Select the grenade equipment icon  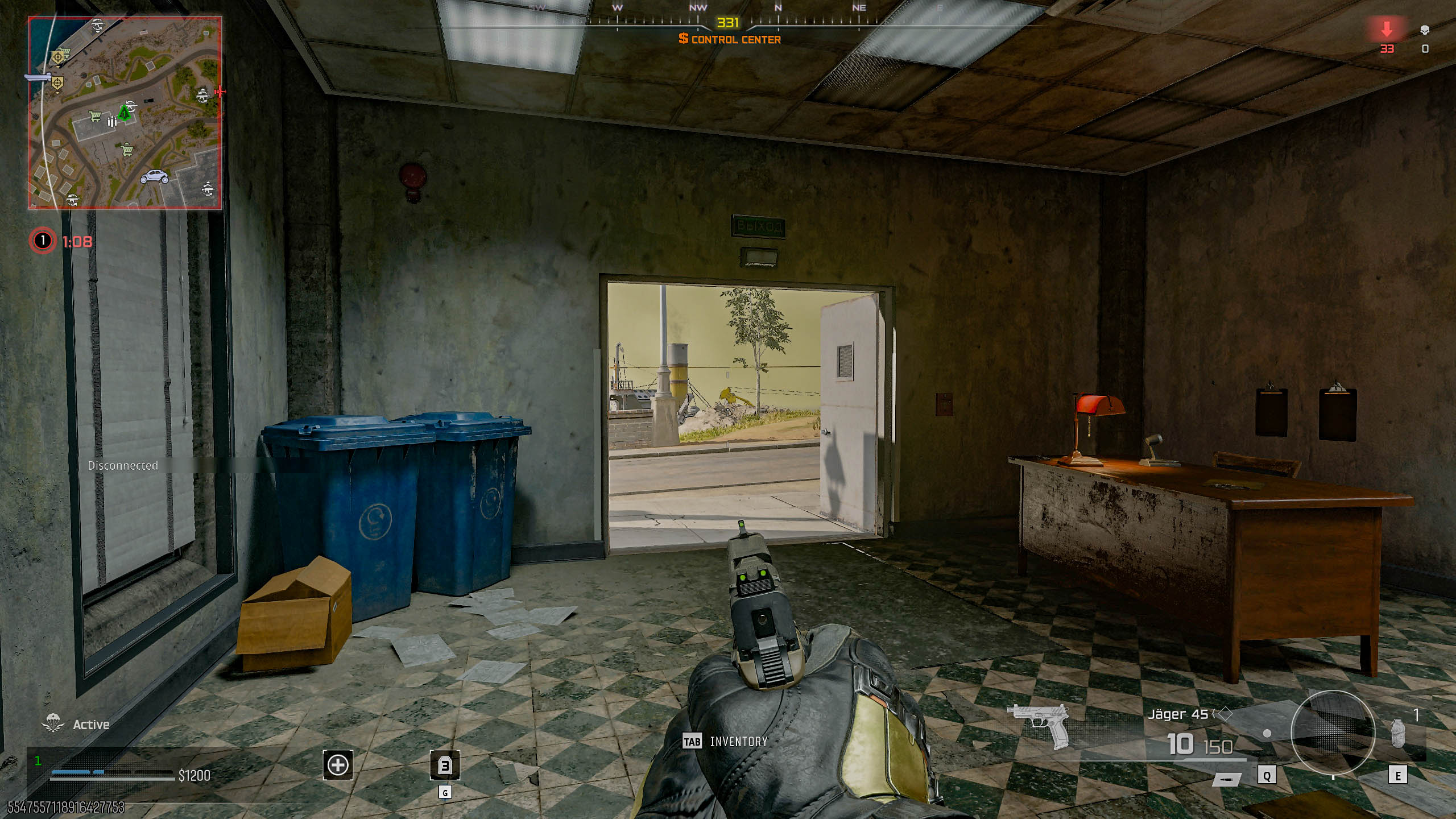click(x=1397, y=733)
